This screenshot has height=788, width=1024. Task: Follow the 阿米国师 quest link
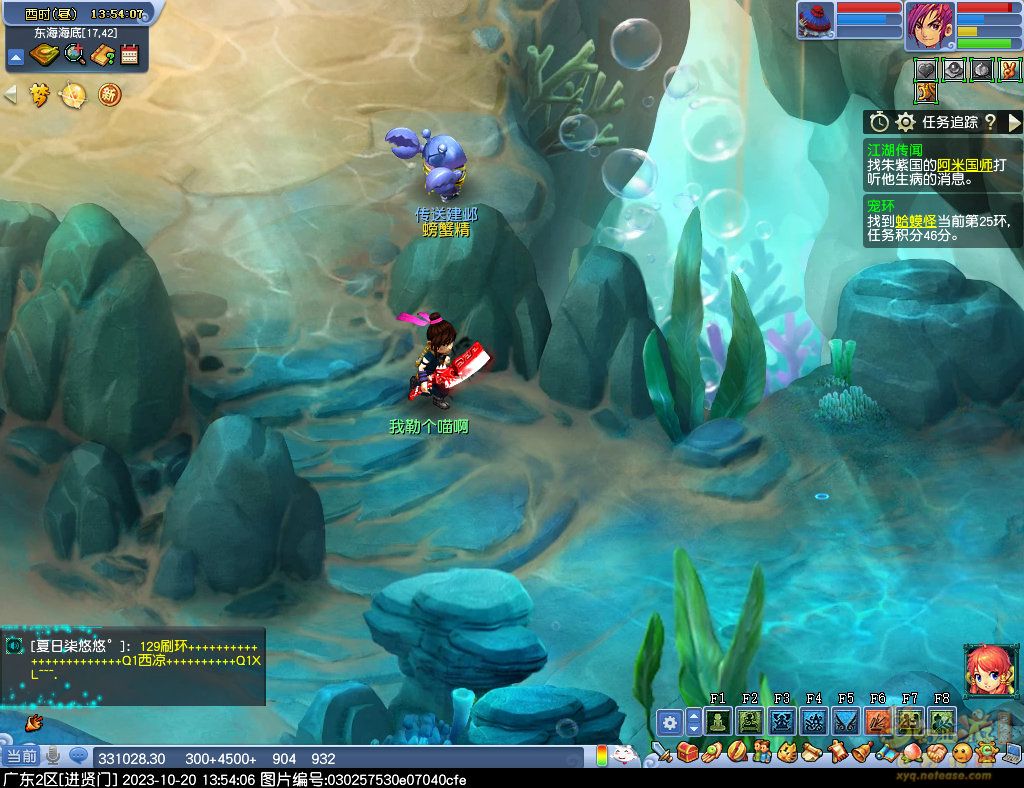point(965,165)
